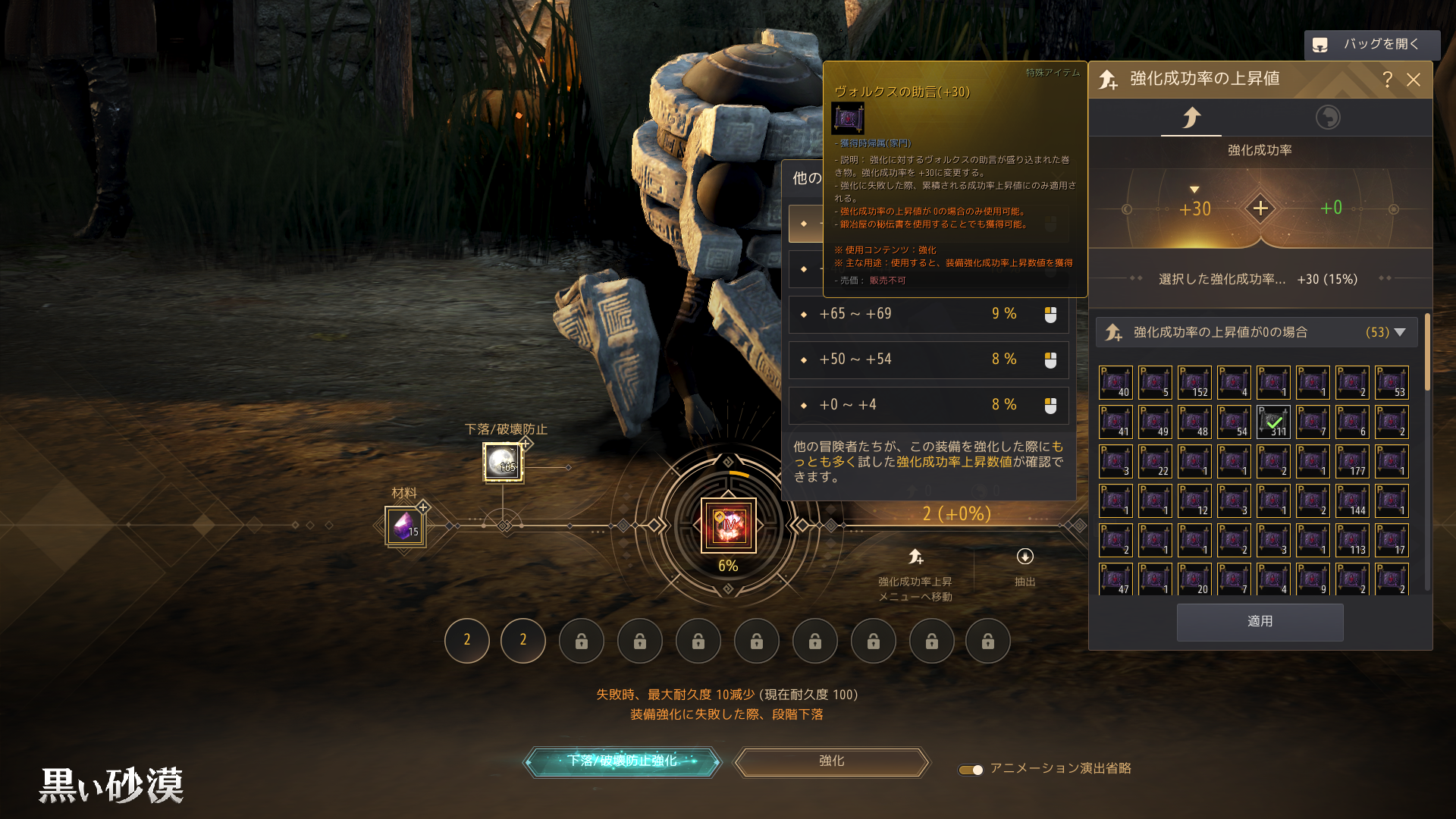
Task: Open the bag with バッグを開く
Action: 1371,45
